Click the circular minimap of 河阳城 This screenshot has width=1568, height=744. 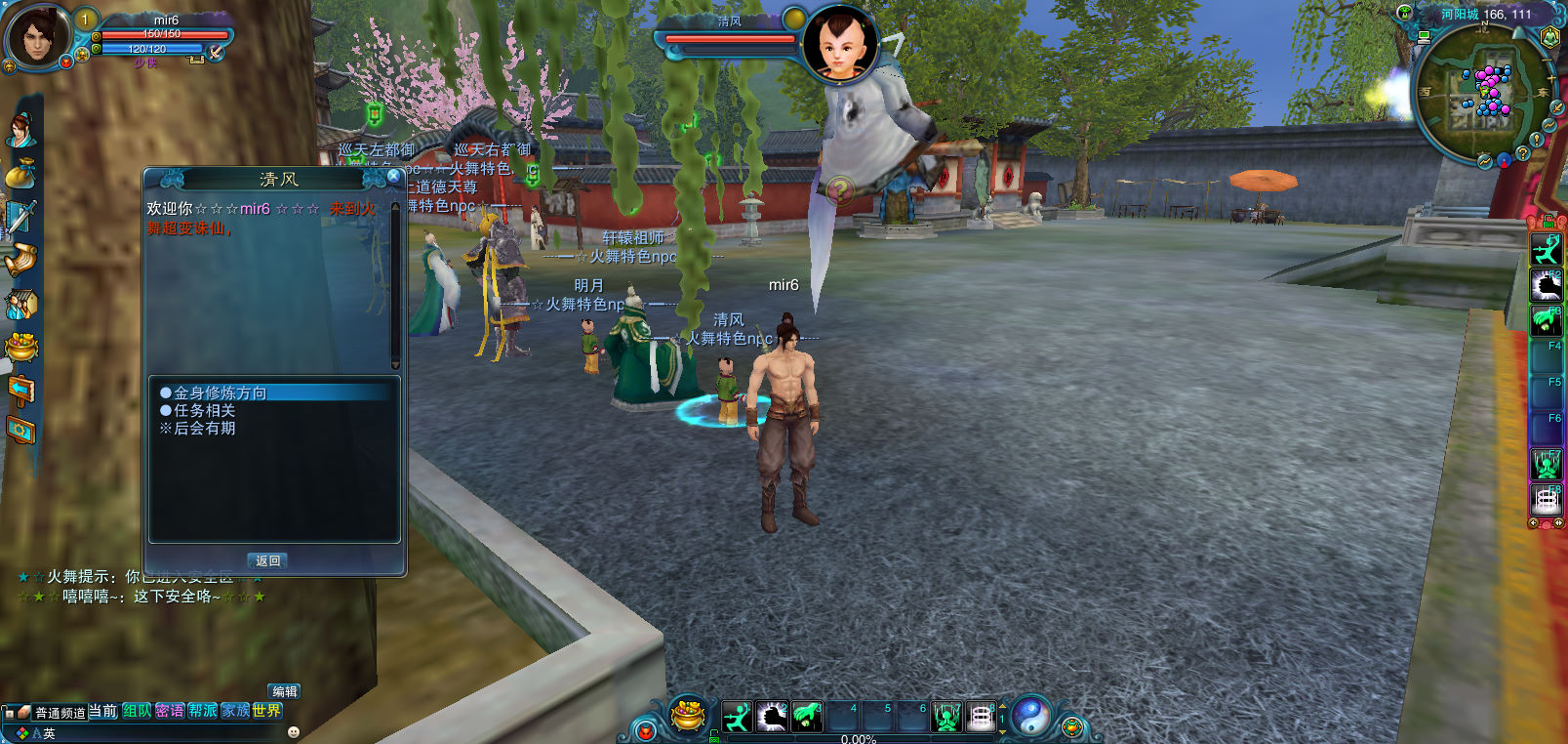[1476, 93]
